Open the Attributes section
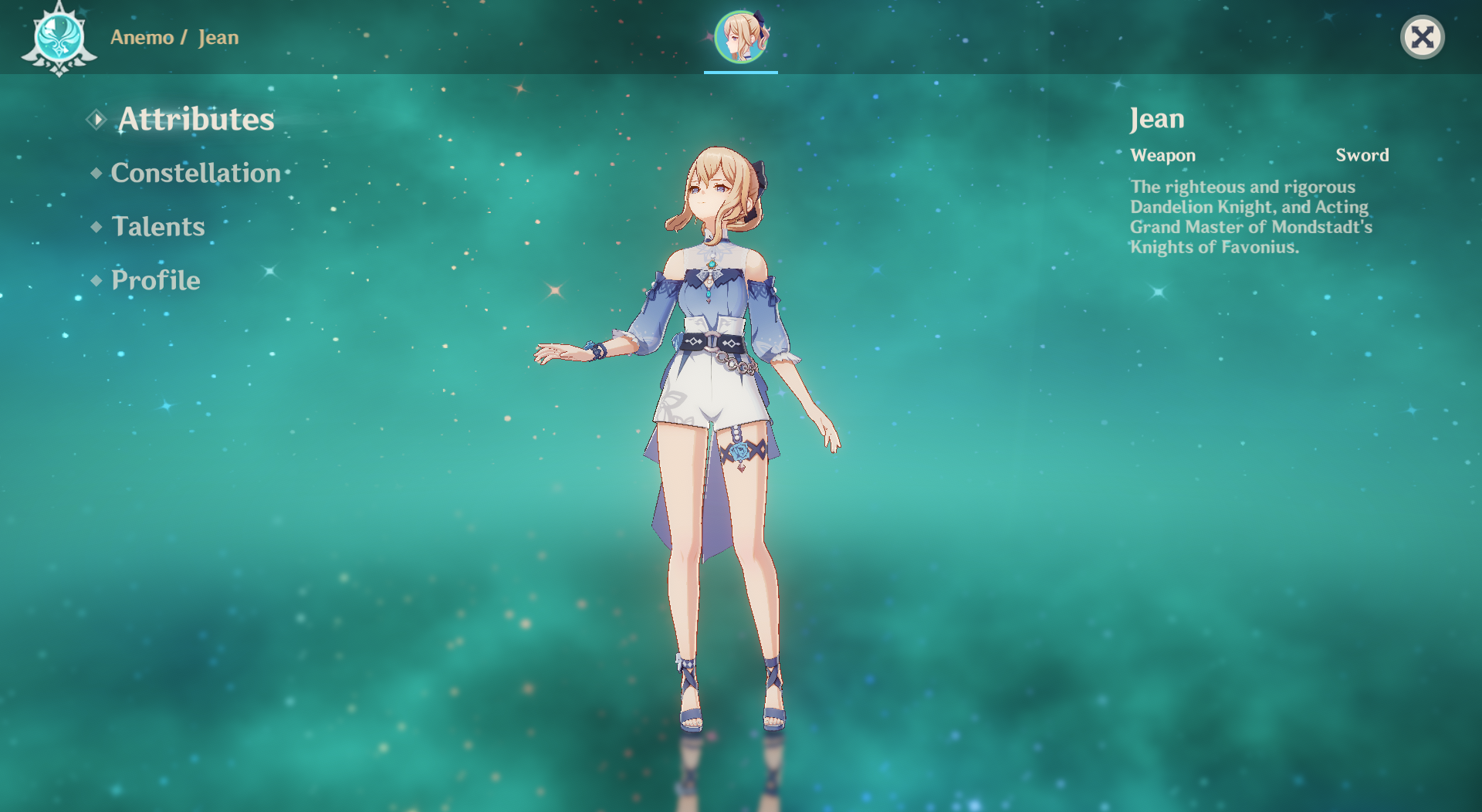 pos(195,120)
